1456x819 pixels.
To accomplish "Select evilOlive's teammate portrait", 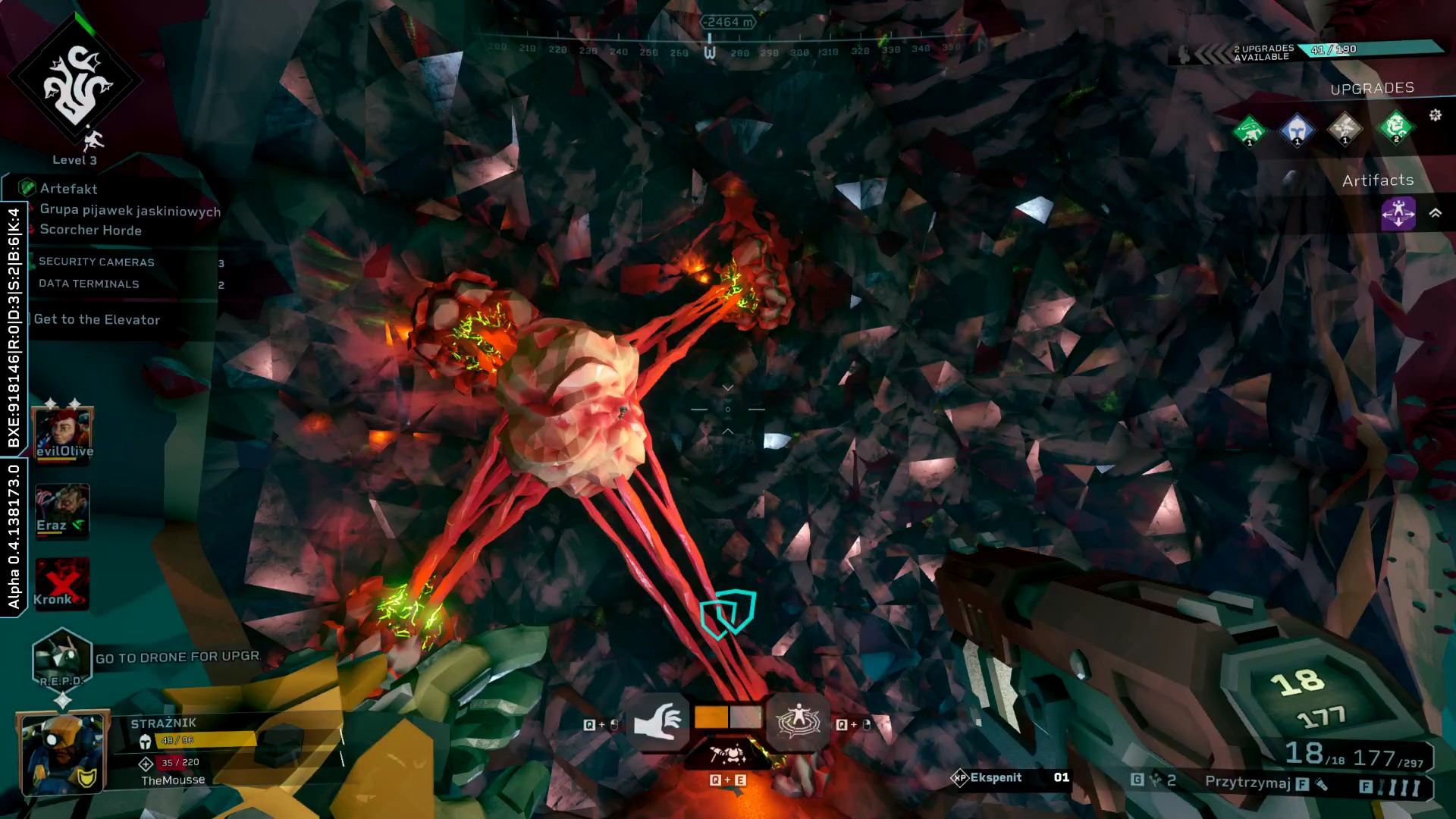I will pyautogui.click(x=63, y=434).
